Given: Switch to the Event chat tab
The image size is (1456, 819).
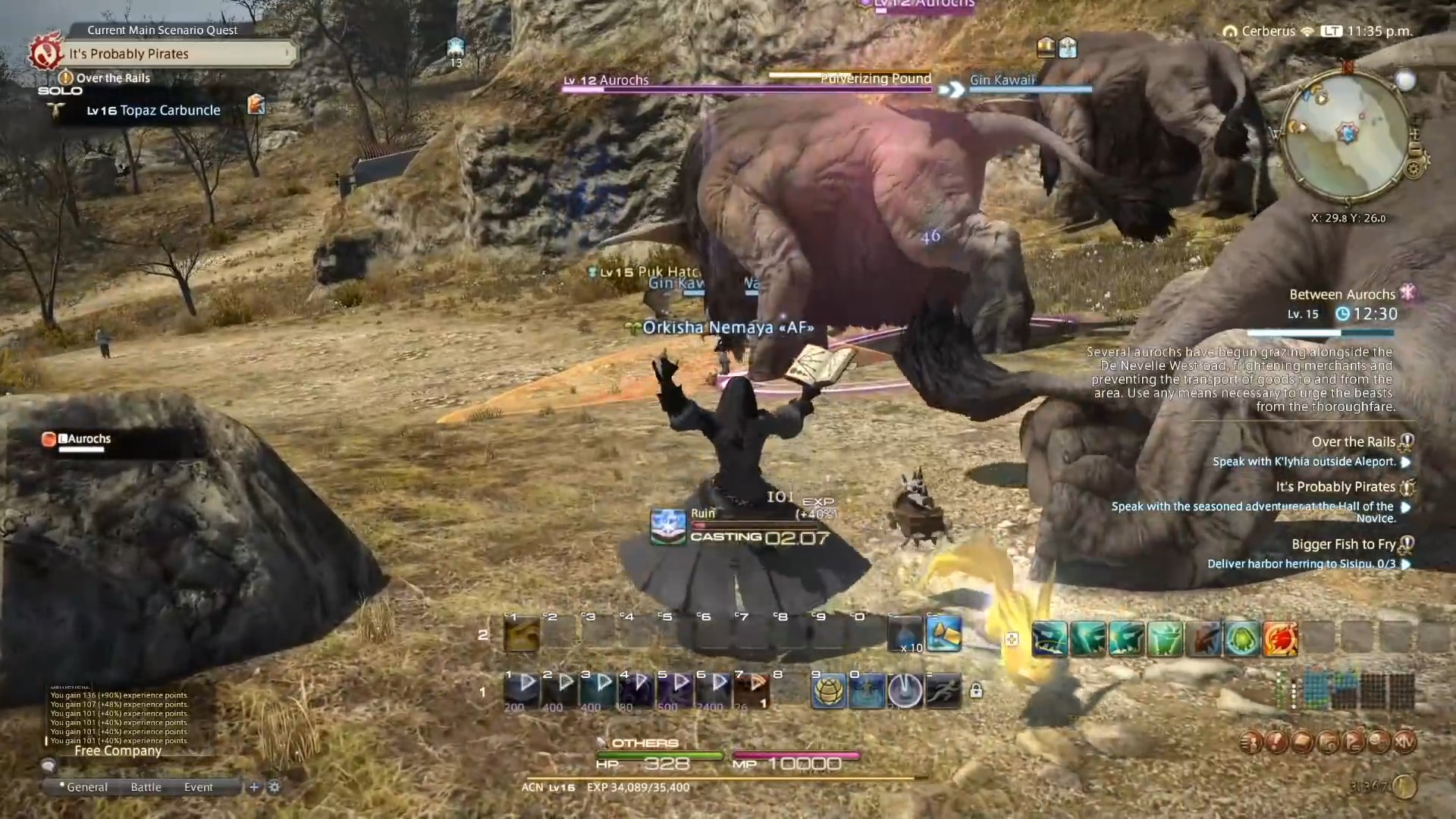Looking at the screenshot, I should pyautogui.click(x=198, y=786).
